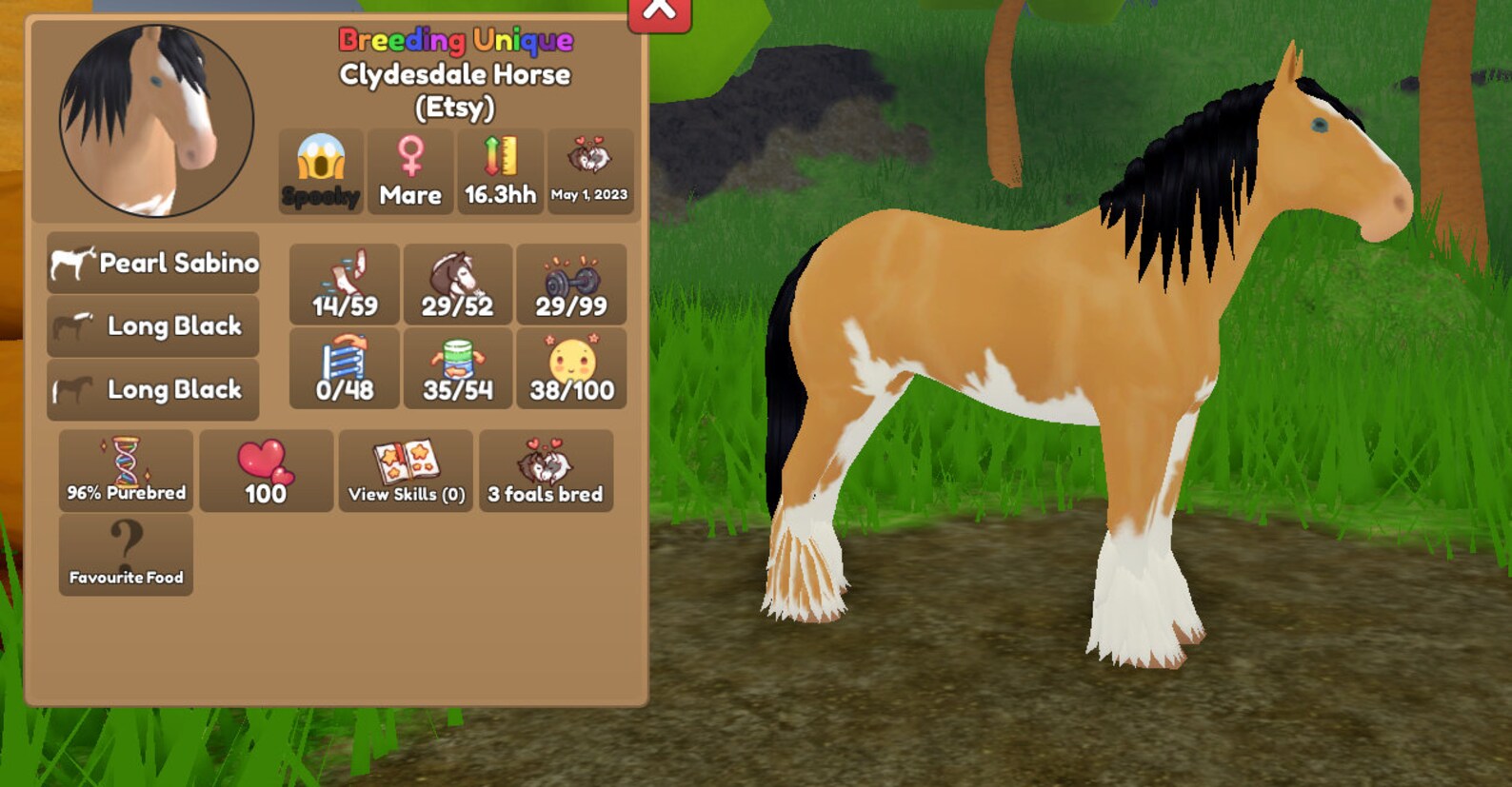Expand the Long Black mane option
This screenshot has height=787, width=1512.
152,326
